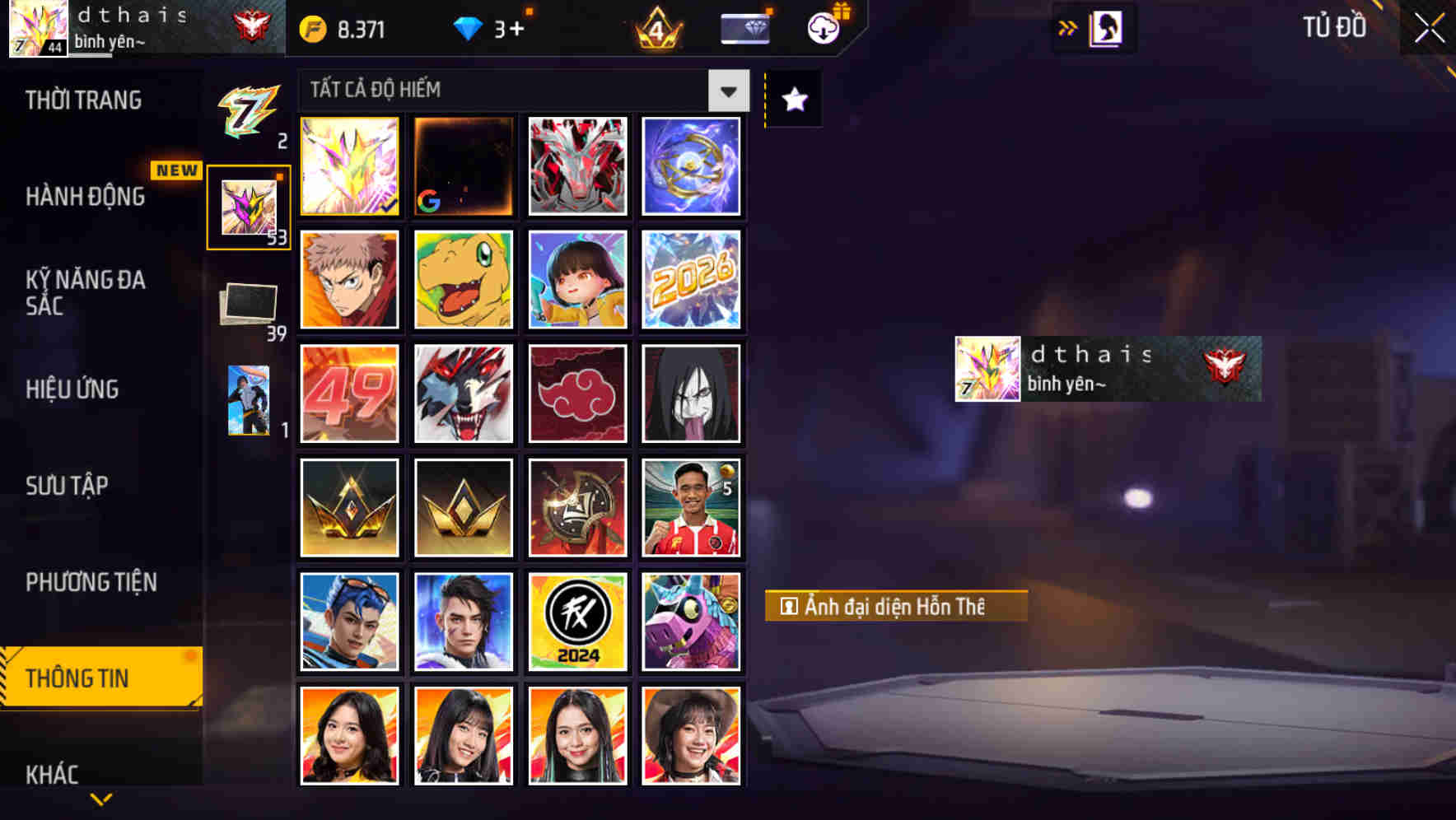
Task: Select the 2026 avatar thumbnail
Action: [x=691, y=280]
